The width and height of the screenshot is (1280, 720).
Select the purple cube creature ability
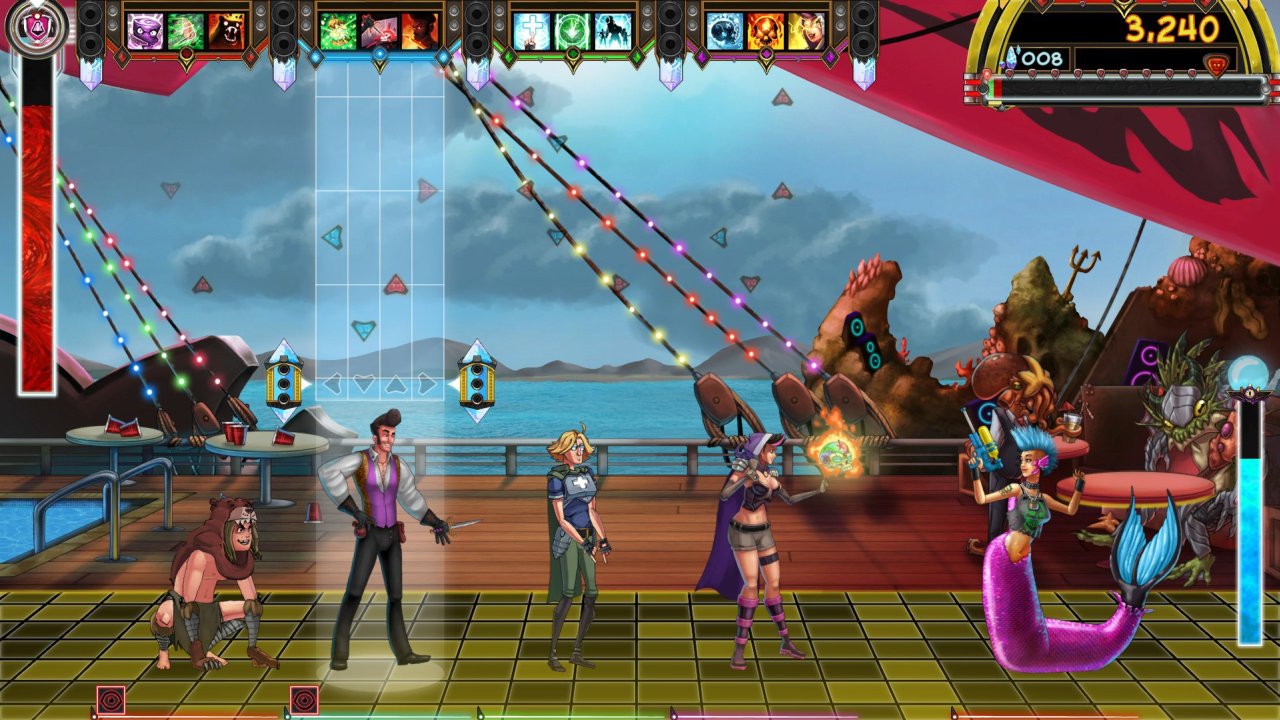point(144,31)
